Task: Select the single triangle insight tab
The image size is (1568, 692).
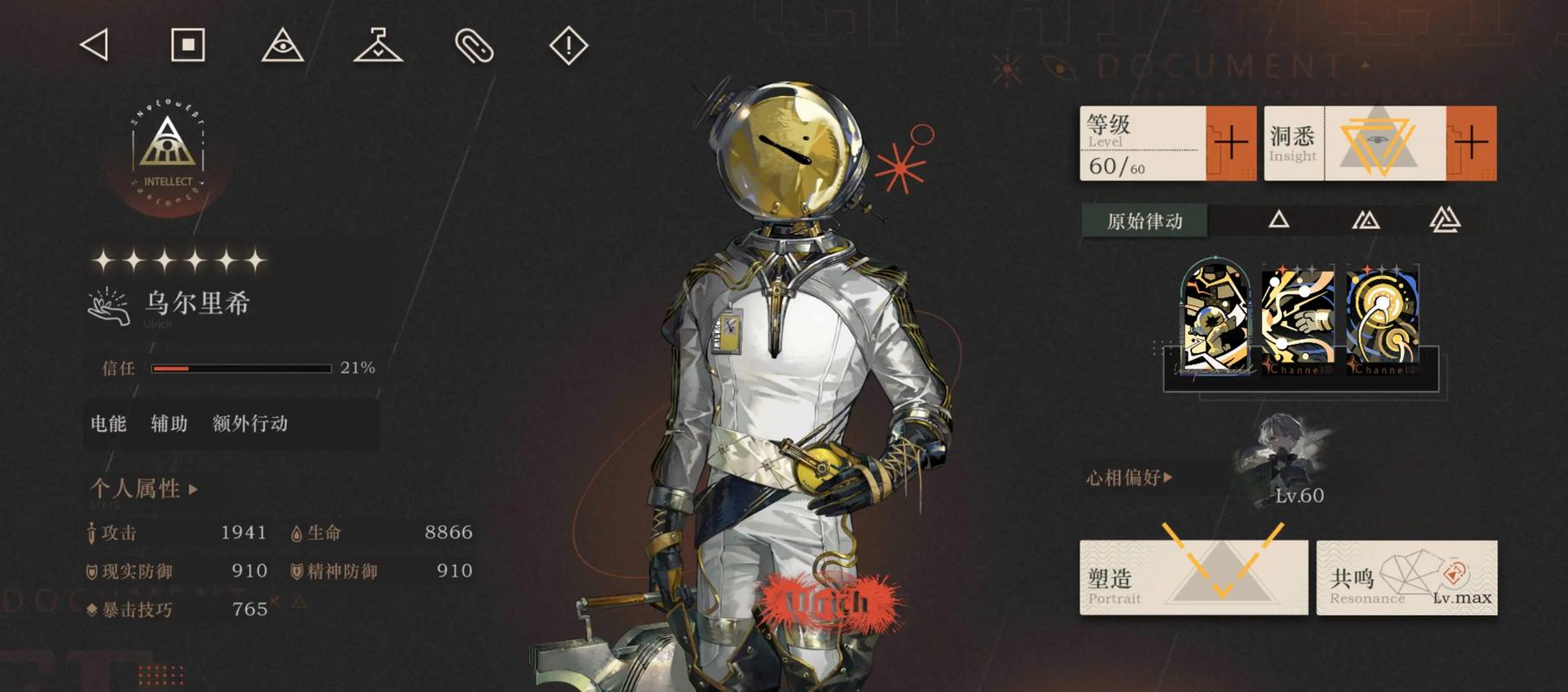Action: pos(1278,221)
